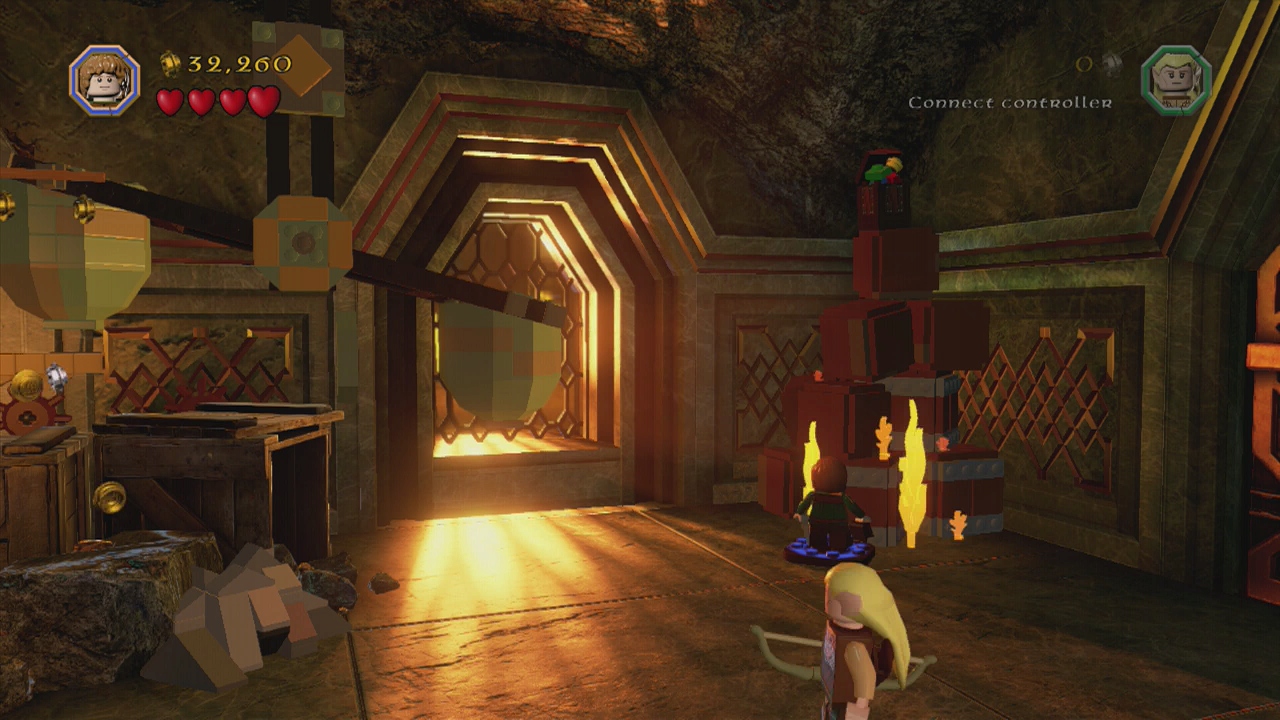Viewport: 1280px width, 720px height.
Task: Click the small helmet icon beside the Ring
Action: coord(1110,64)
